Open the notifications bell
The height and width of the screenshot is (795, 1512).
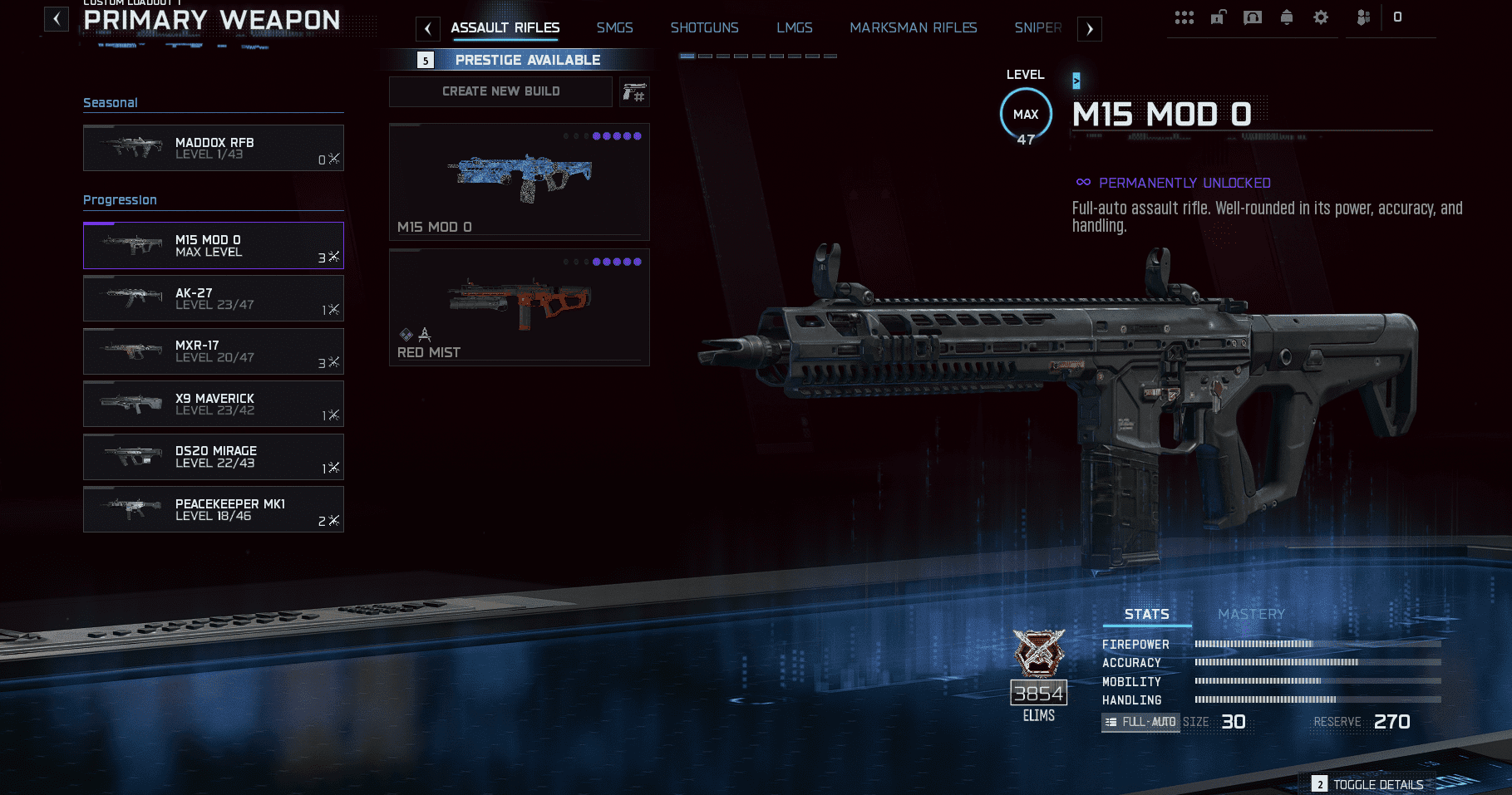click(1287, 17)
